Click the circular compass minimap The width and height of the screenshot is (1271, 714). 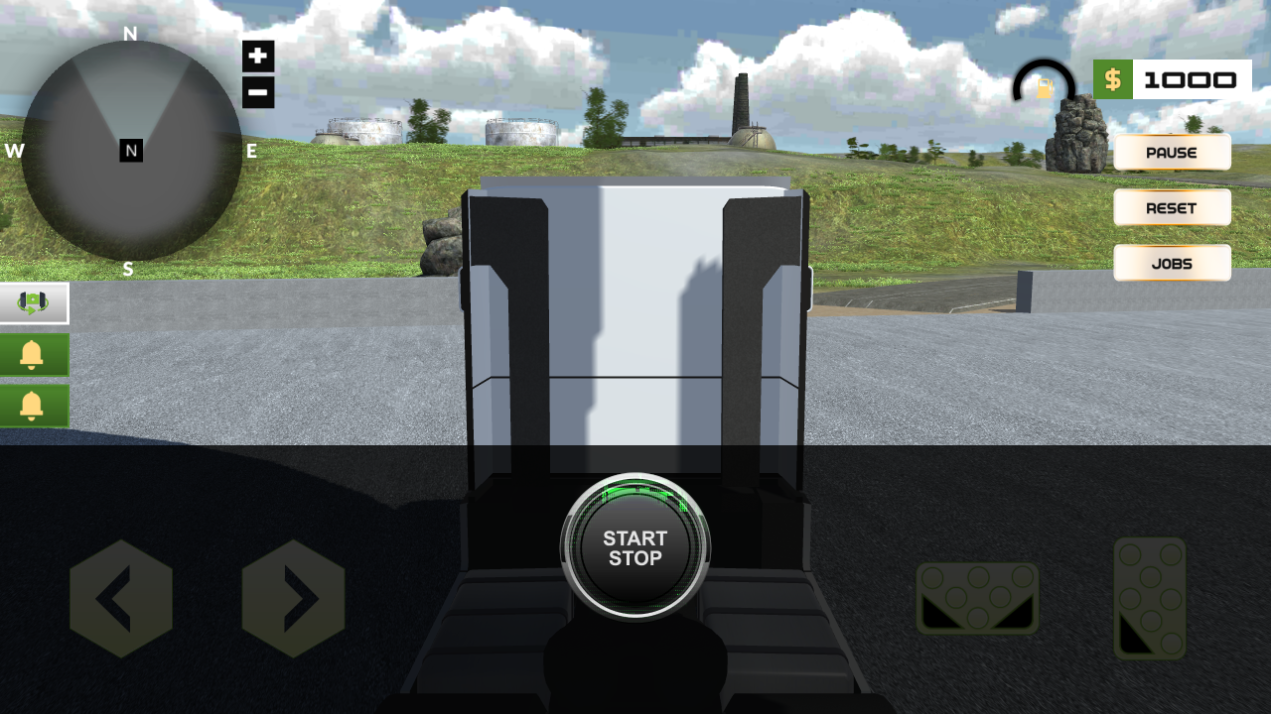coord(131,151)
